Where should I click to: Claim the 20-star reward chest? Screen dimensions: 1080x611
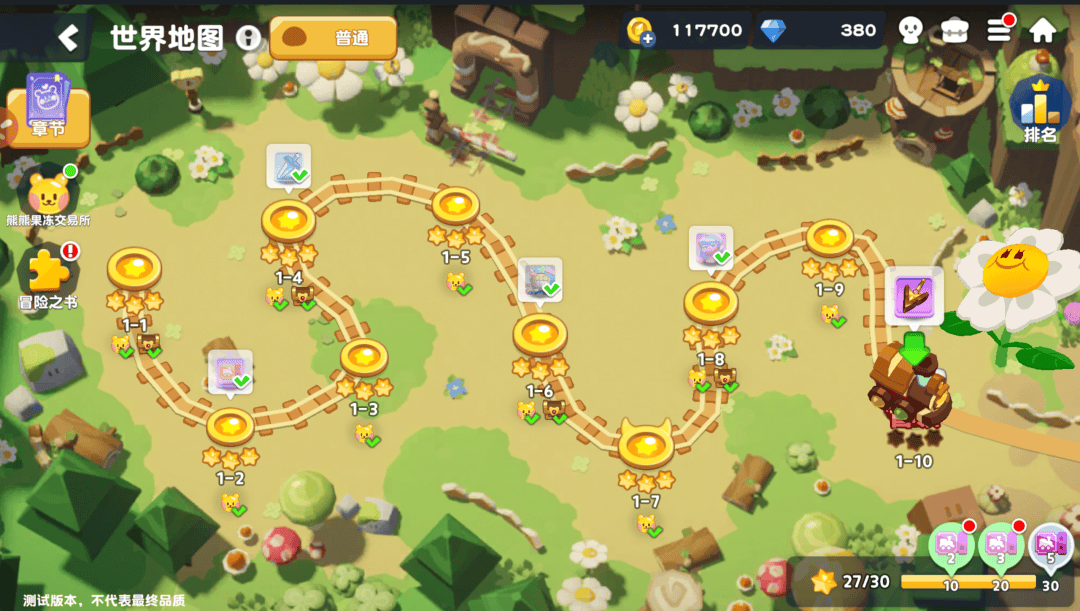coord(1000,545)
